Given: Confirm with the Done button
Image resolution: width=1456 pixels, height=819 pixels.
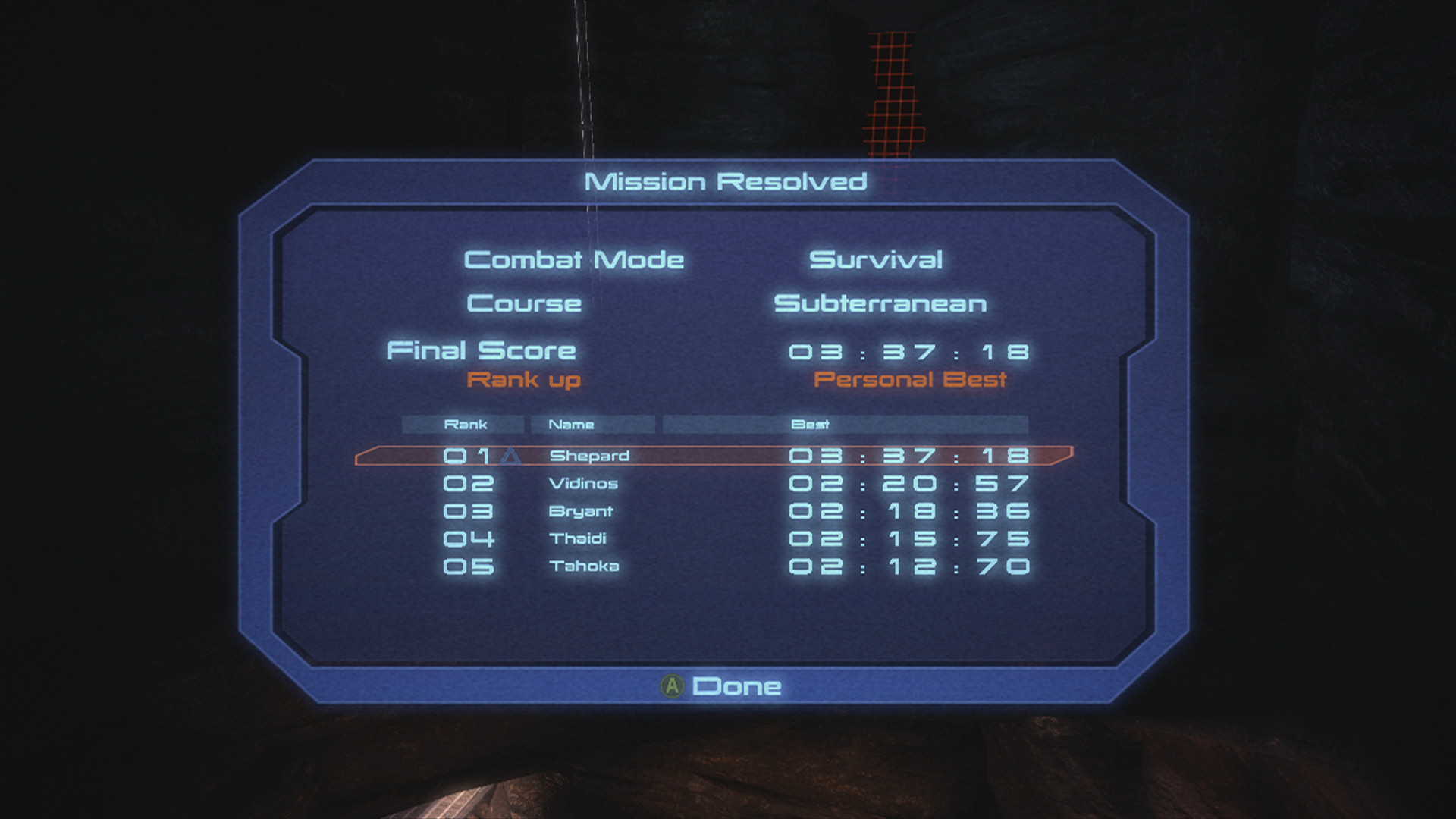Looking at the screenshot, I should (x=723, y=686).
